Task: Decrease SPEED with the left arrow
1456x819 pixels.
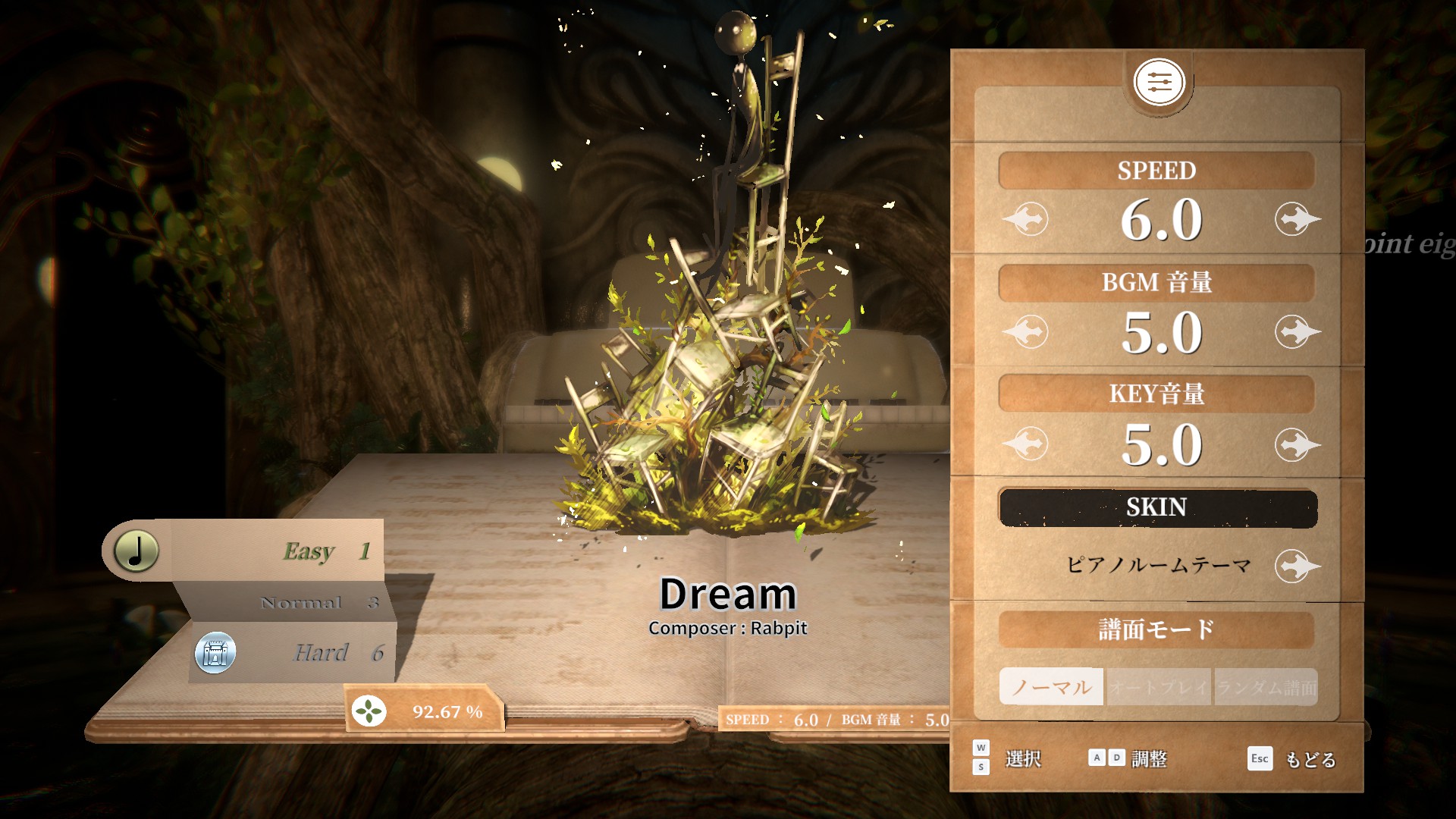Action: coord(1026,219)
